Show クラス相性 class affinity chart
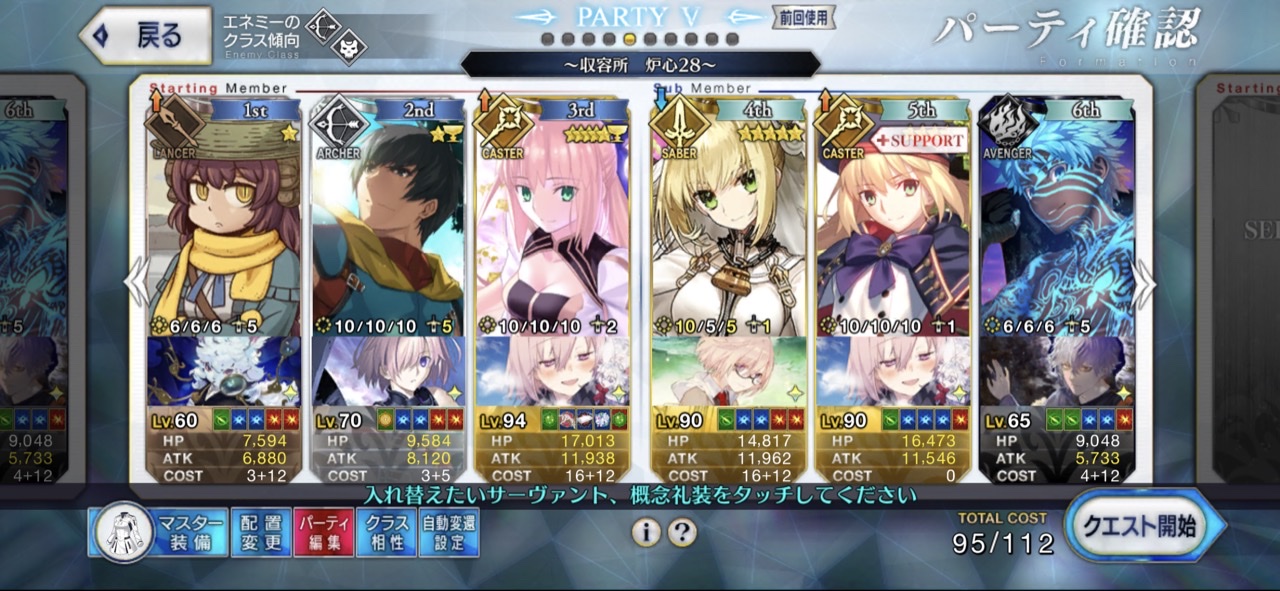The image size is (1280, 591). click(x=386, y=532)
